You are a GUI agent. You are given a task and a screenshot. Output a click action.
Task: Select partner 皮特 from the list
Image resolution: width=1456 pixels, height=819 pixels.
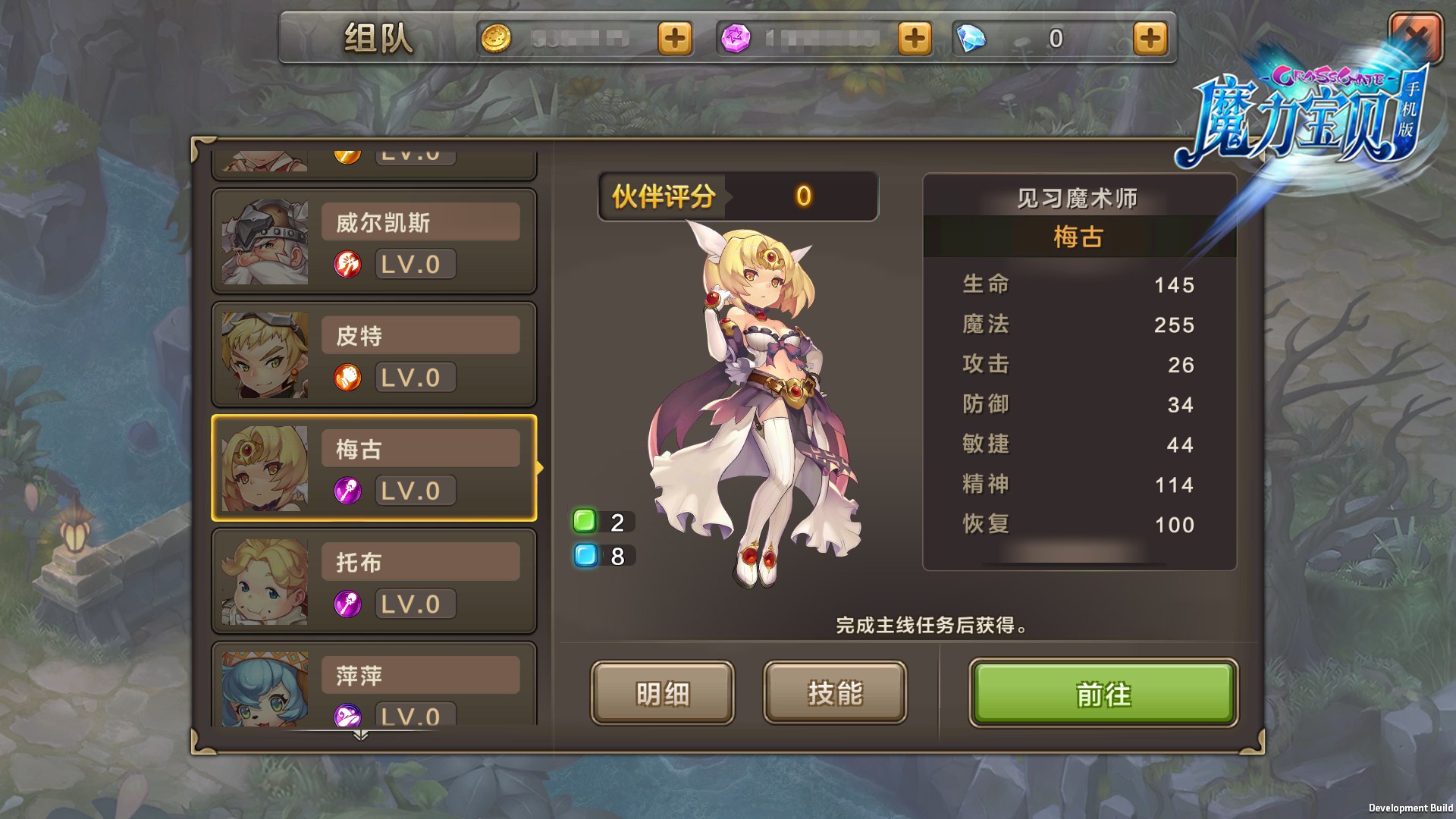(x=374, y=355)
